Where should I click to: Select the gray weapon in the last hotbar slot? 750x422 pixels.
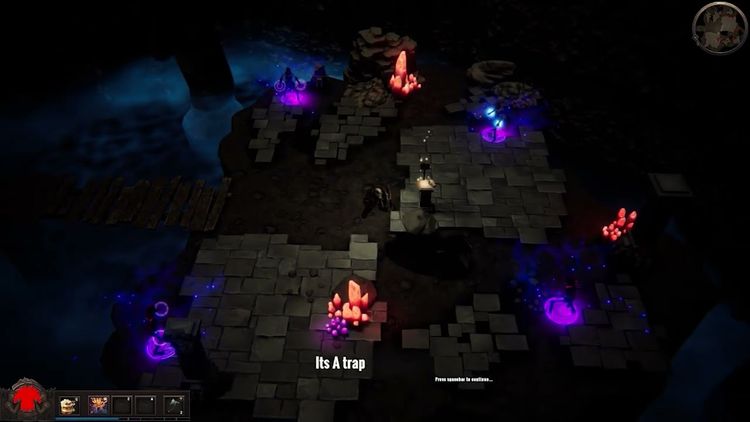(x=175, y=405)
